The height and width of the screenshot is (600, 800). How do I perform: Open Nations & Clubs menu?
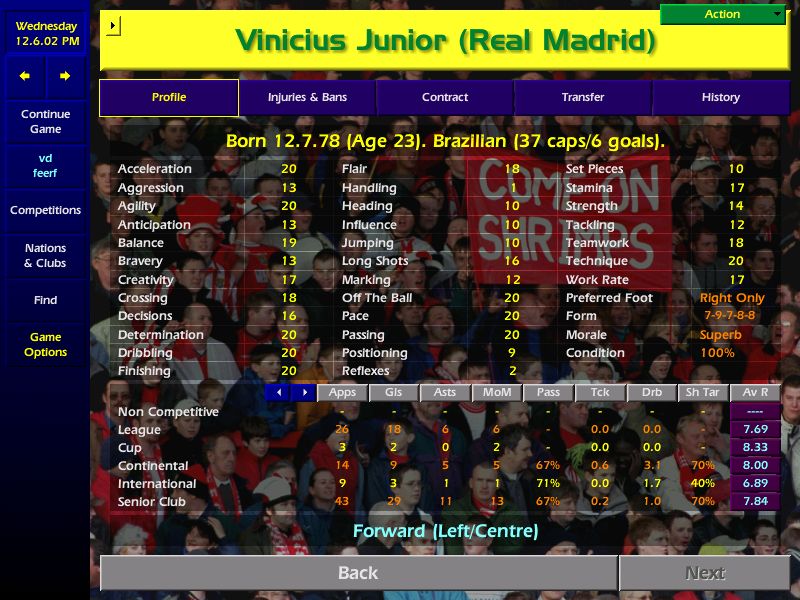pyautogui.click(x=45, y=255)
